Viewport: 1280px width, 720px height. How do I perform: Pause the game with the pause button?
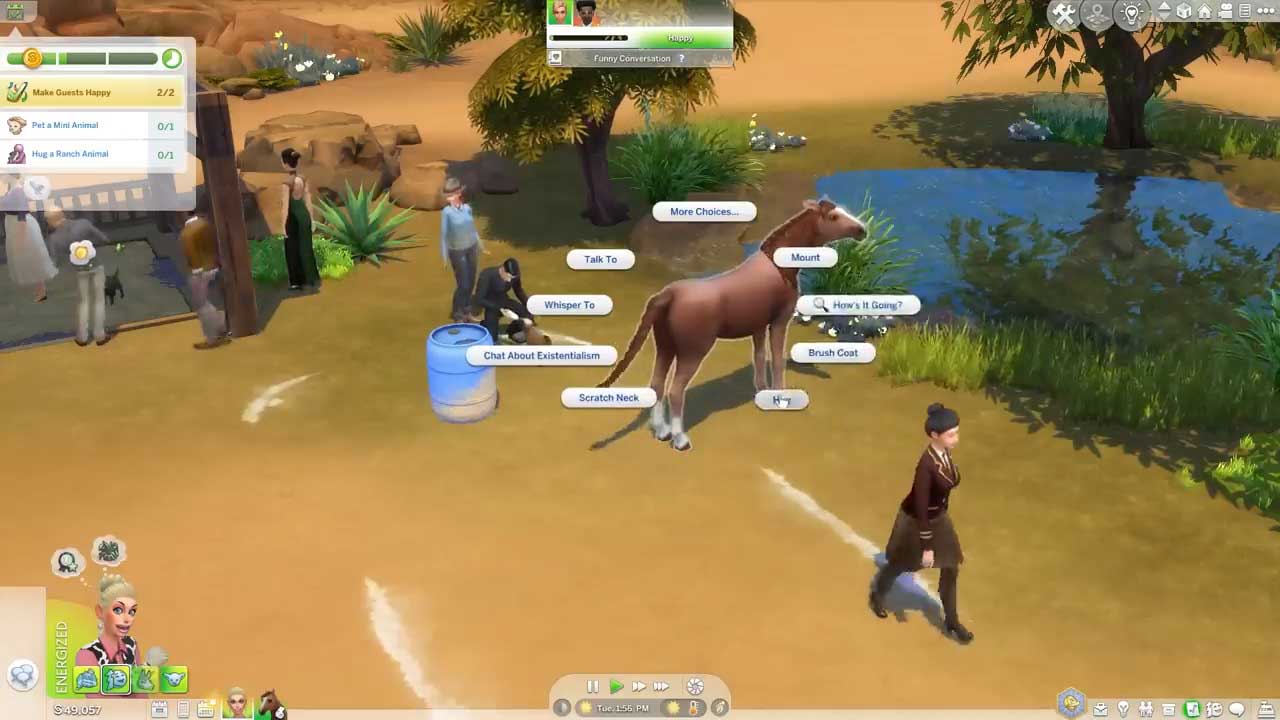point(592,687)
